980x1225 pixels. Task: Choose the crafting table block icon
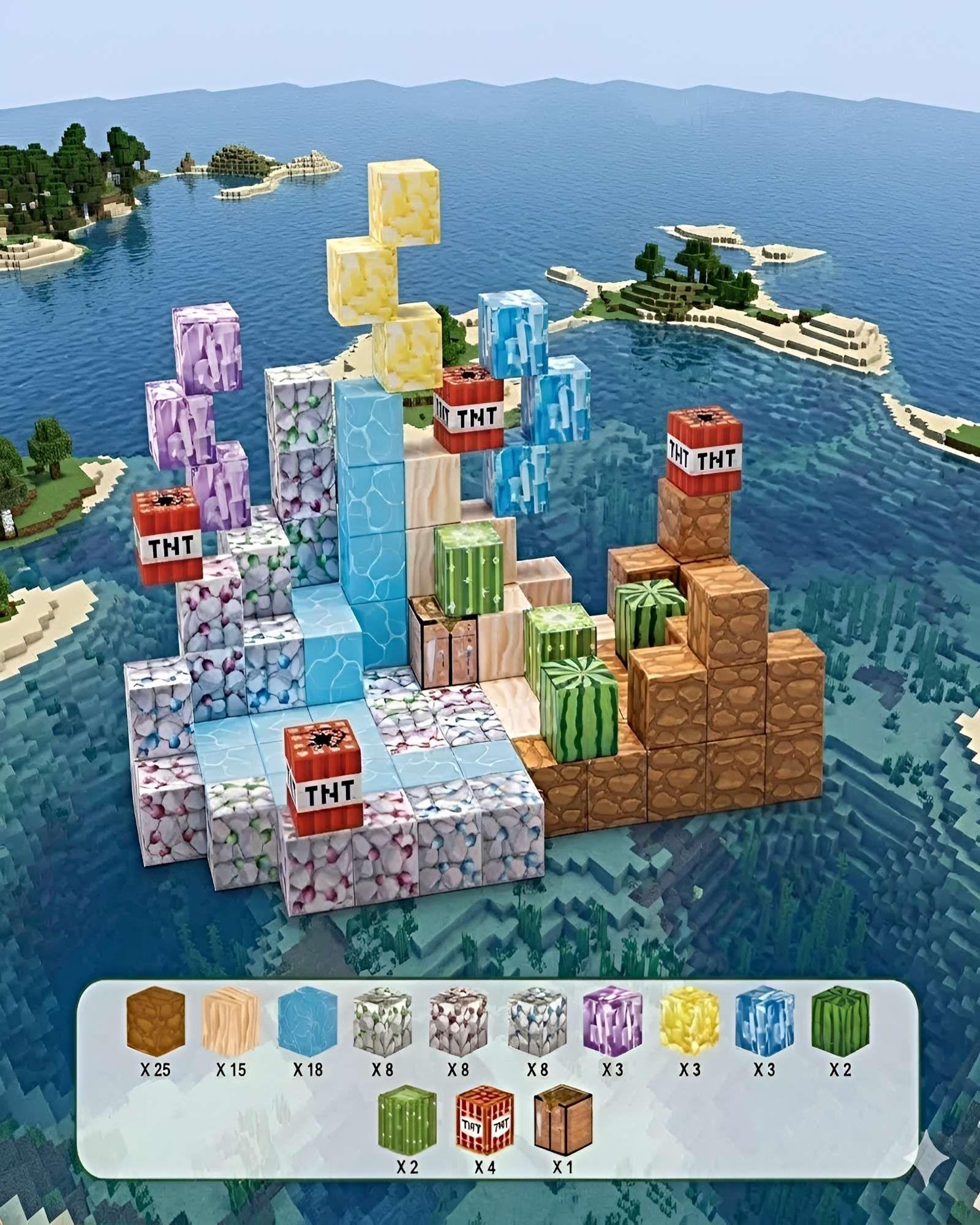point(563,1120)
